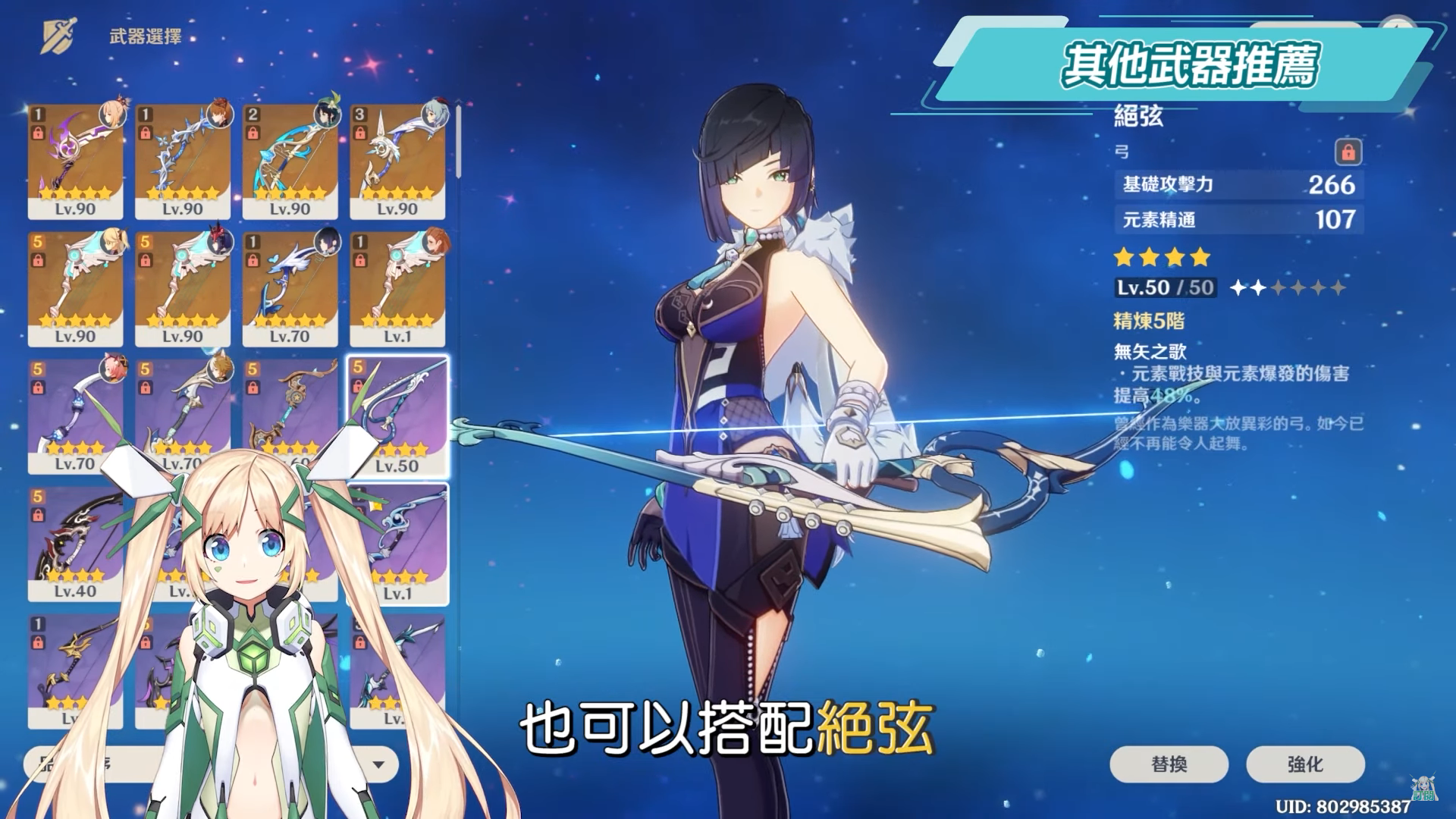Open weapon enhancement with 強化 button
Screen dimensions: 1456x819
click(x=1305, y=764)
